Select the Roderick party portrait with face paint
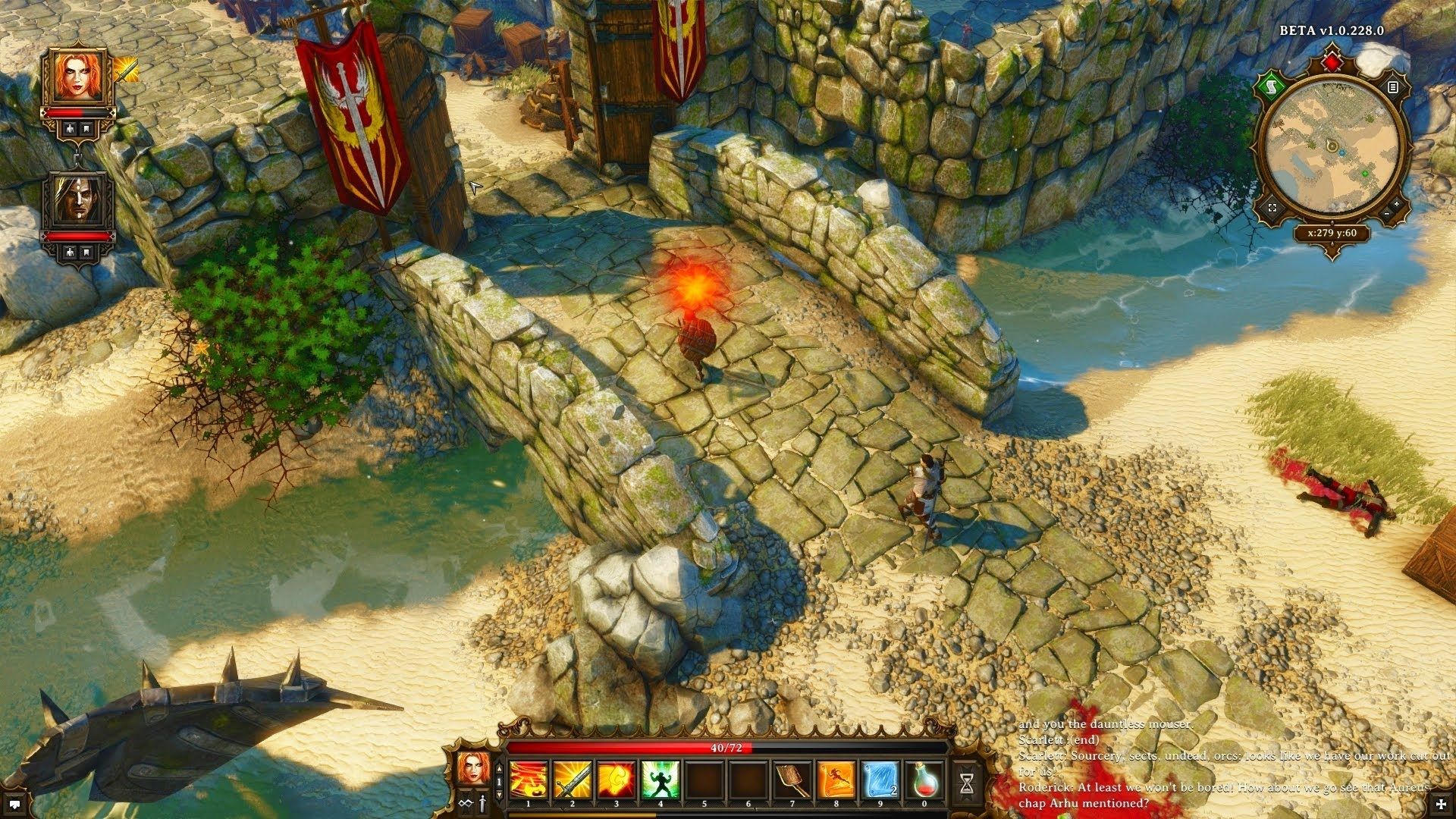Screen dimensions: 1456x819 pyautogui.click(x=80, y=203)
